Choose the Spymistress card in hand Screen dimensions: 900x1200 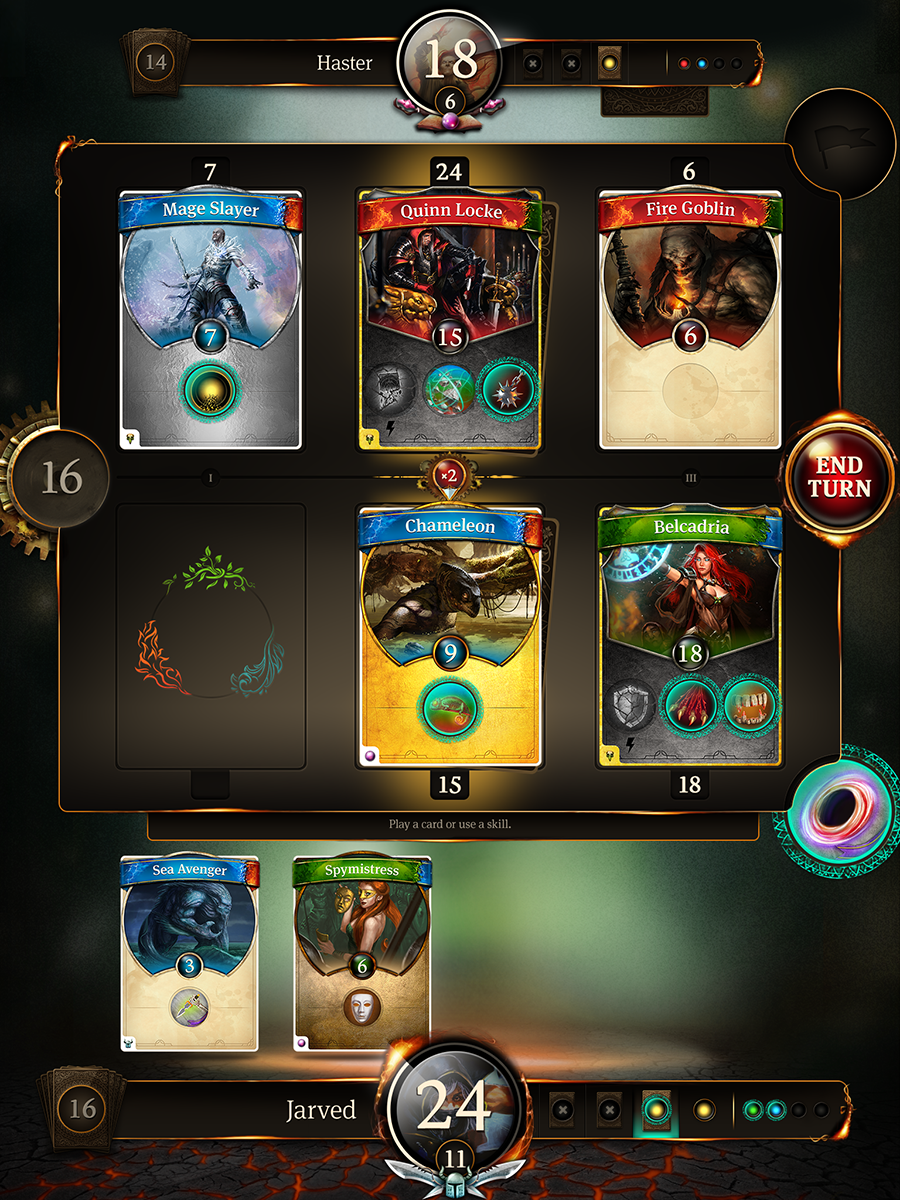[x=362, y=950]
